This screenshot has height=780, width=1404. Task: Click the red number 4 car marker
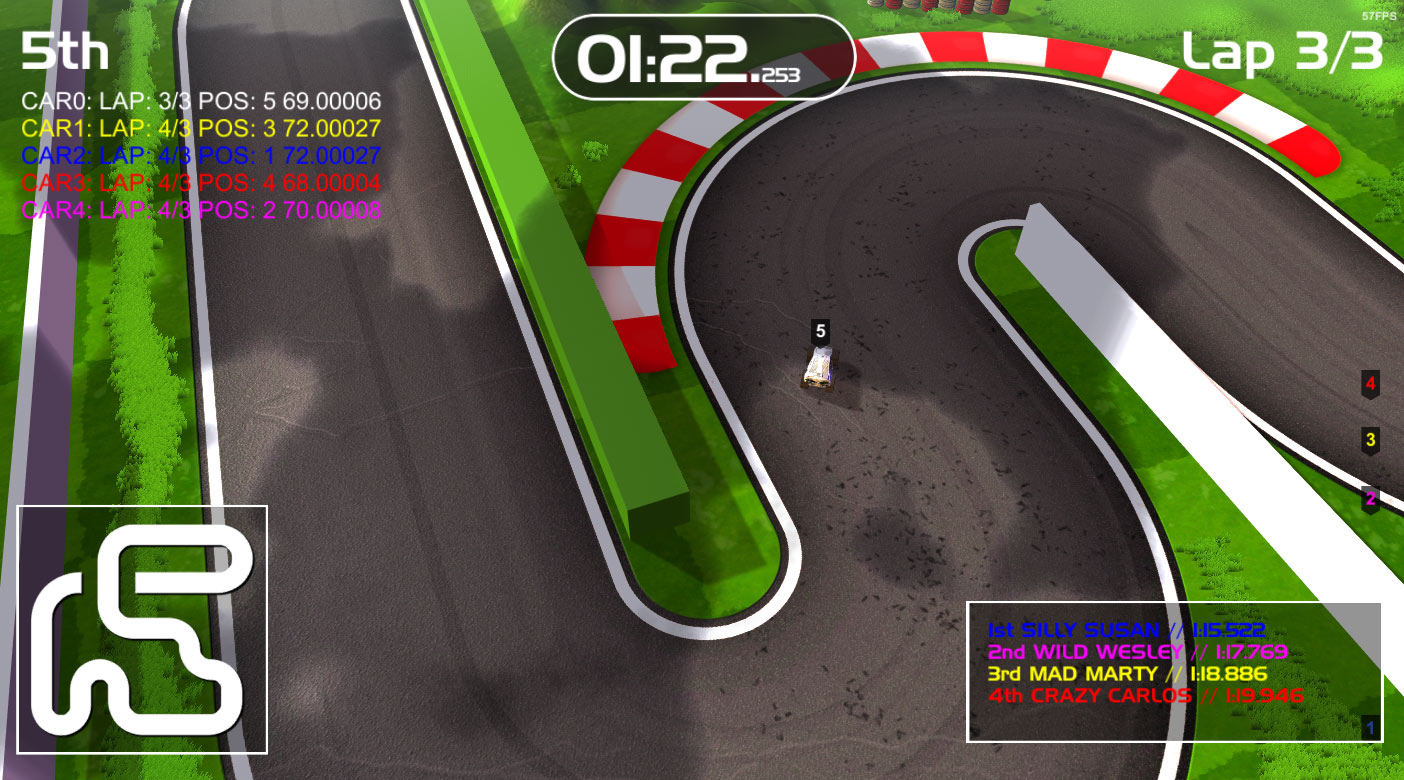pyautogui.click(x=1371, y=383)
